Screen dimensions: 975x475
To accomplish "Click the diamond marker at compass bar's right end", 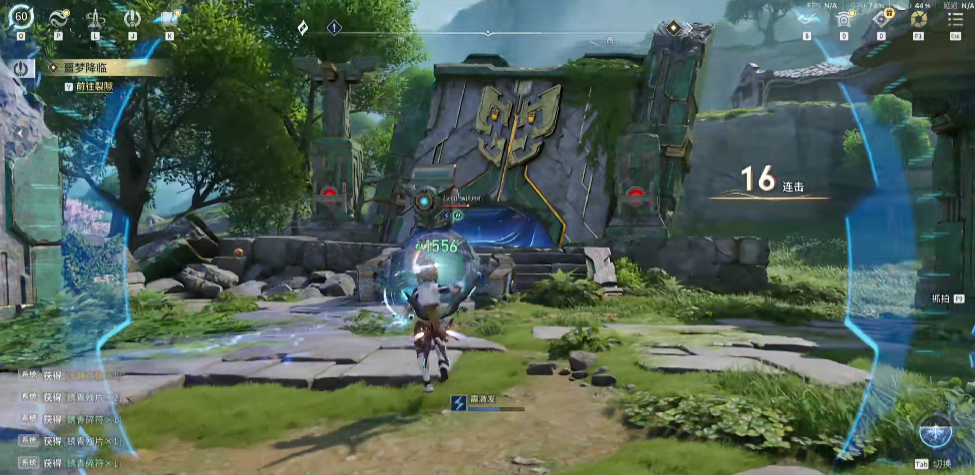I will click(674, 28).
